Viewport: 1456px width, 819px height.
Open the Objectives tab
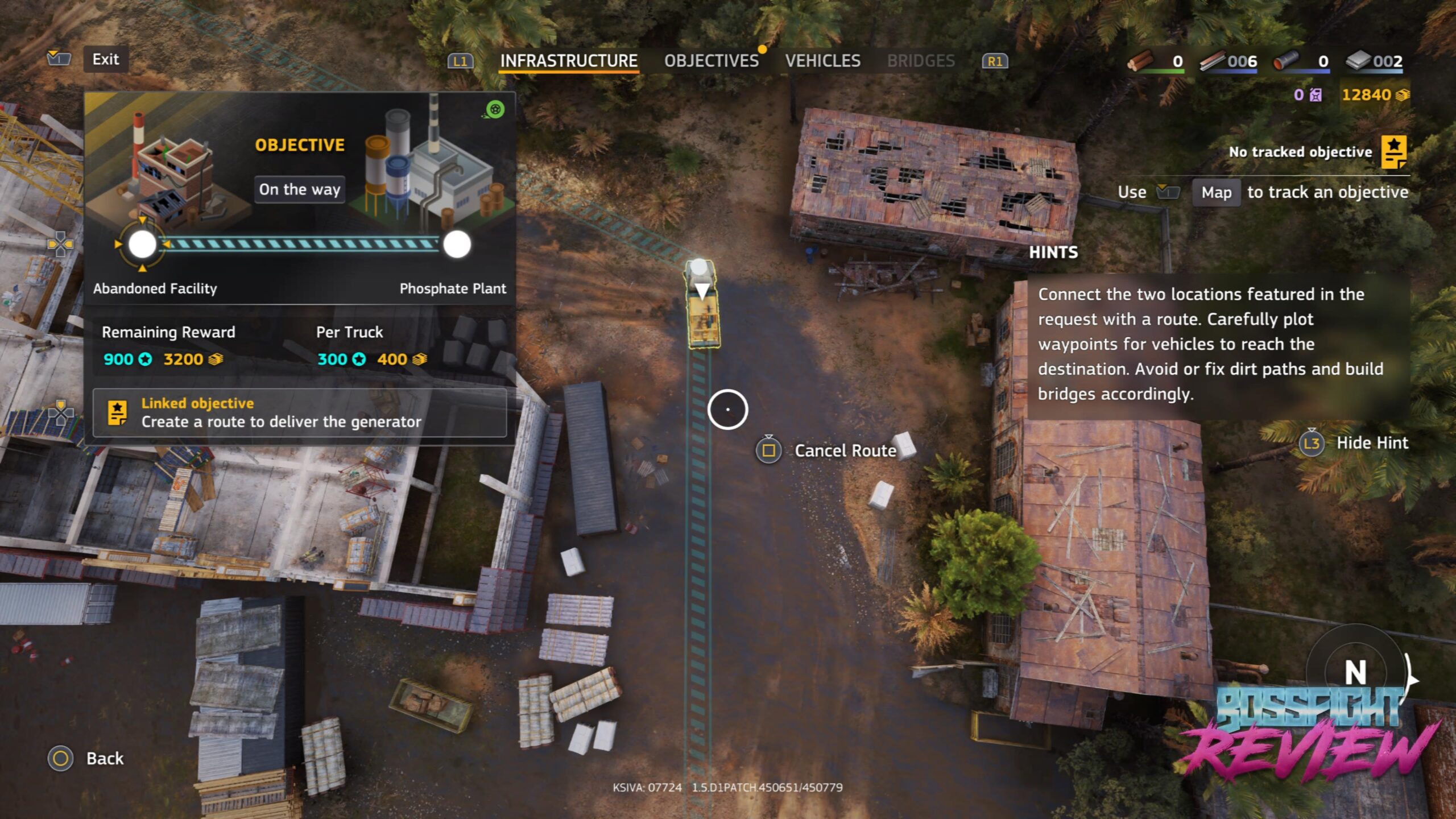tap(711, 61)
